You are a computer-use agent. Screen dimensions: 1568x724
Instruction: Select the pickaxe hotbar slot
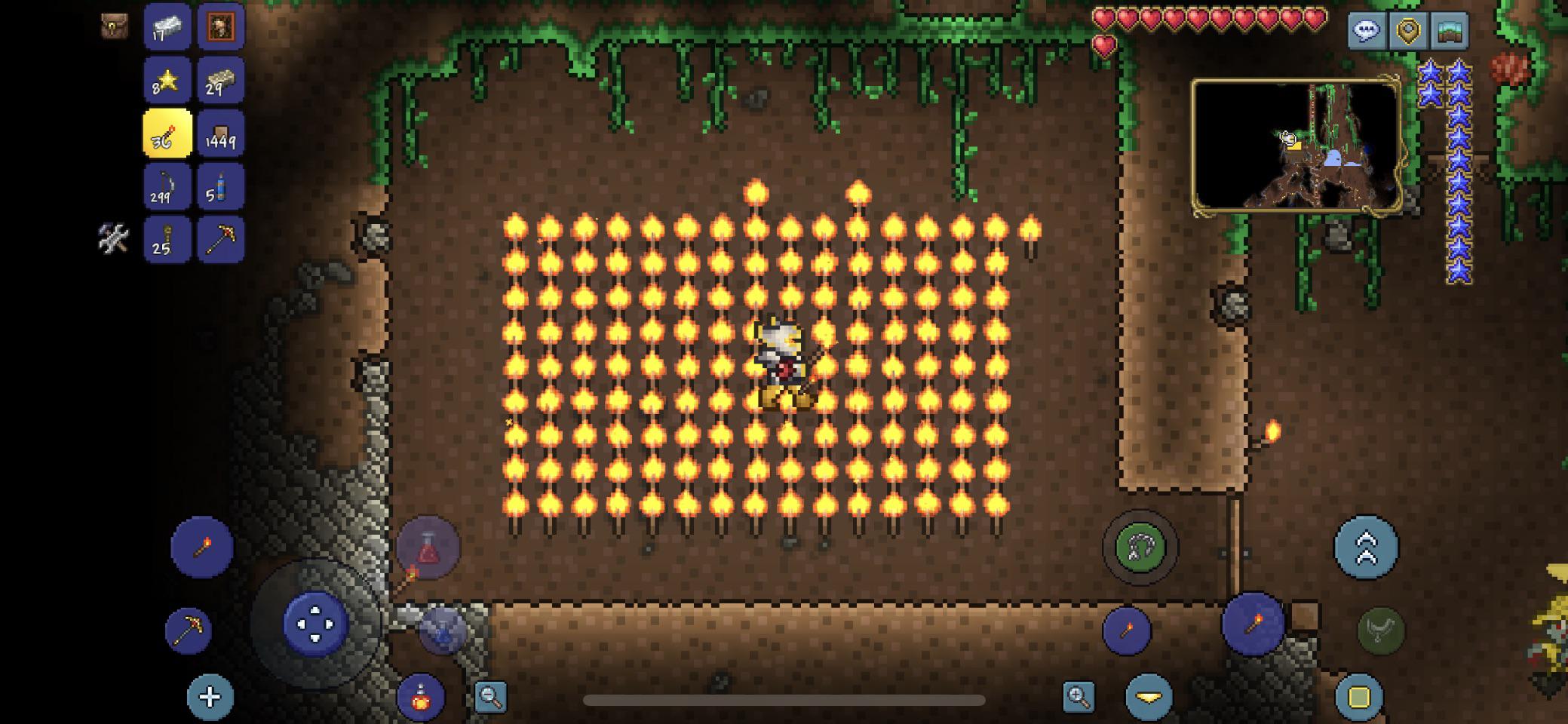tap(221, 241)
